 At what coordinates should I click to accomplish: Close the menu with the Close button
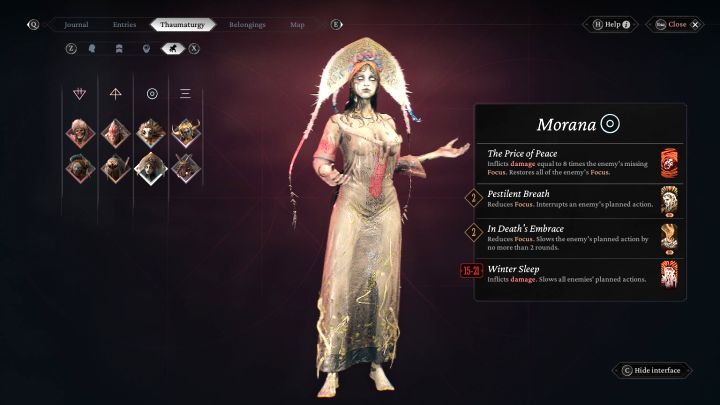pyautogui.click(x=677, y=24)
